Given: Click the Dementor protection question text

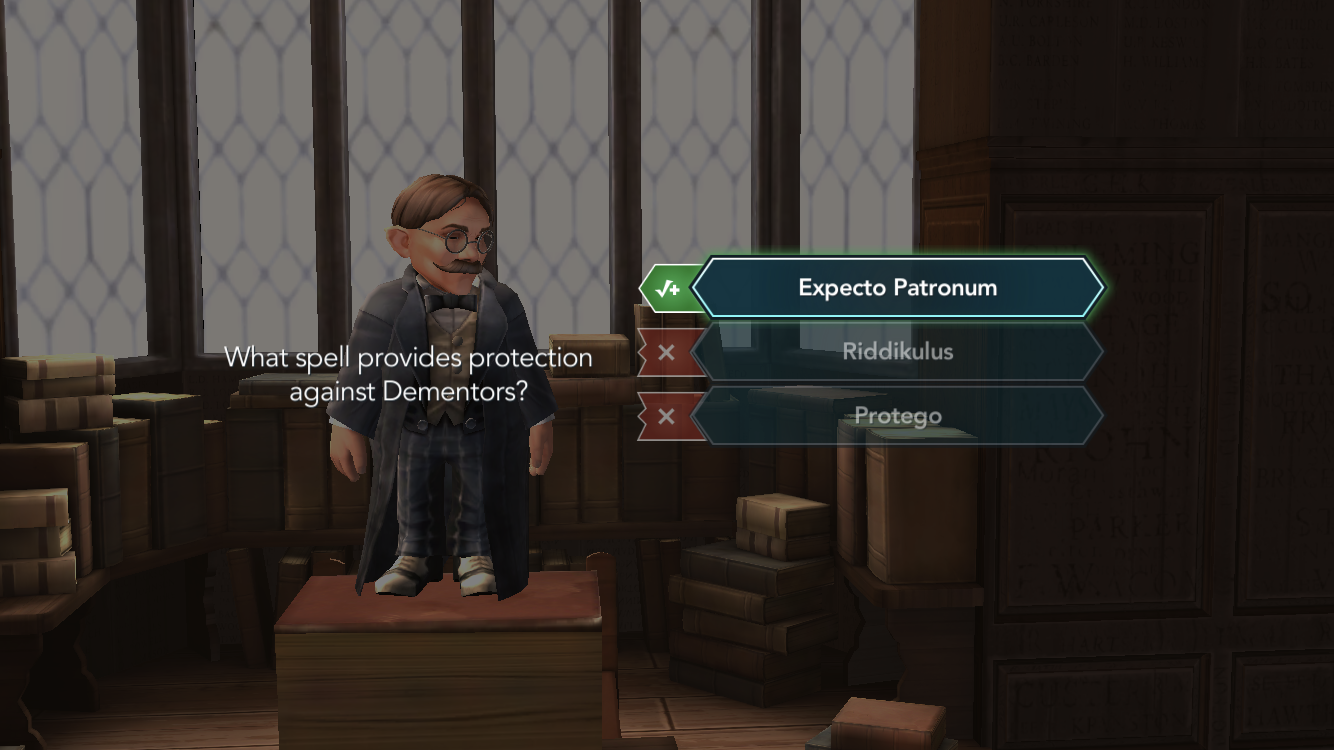Looking at the screenshot, I should click(x=410, y=372).
